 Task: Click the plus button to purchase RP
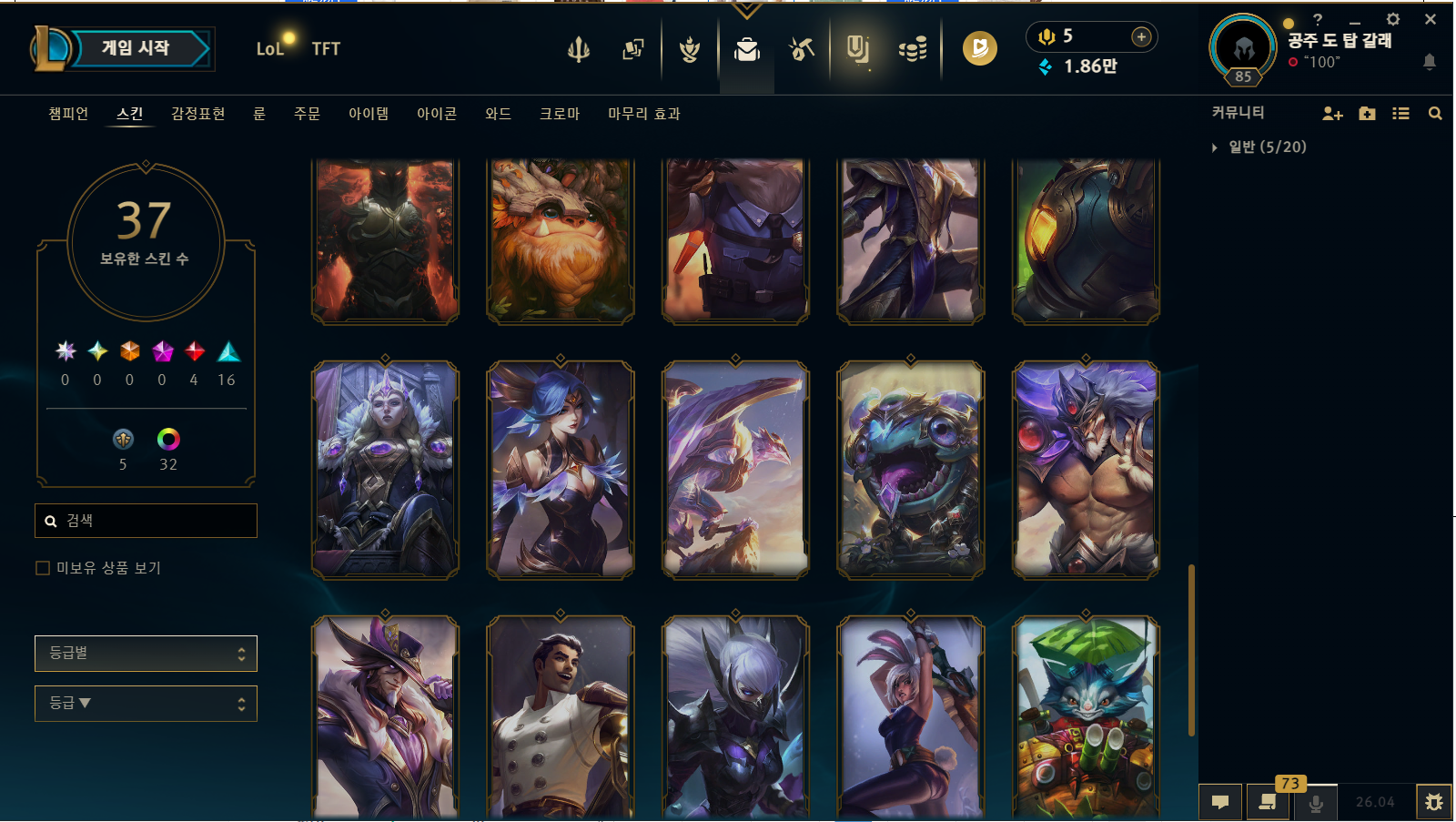click(x=1140, y=37)
